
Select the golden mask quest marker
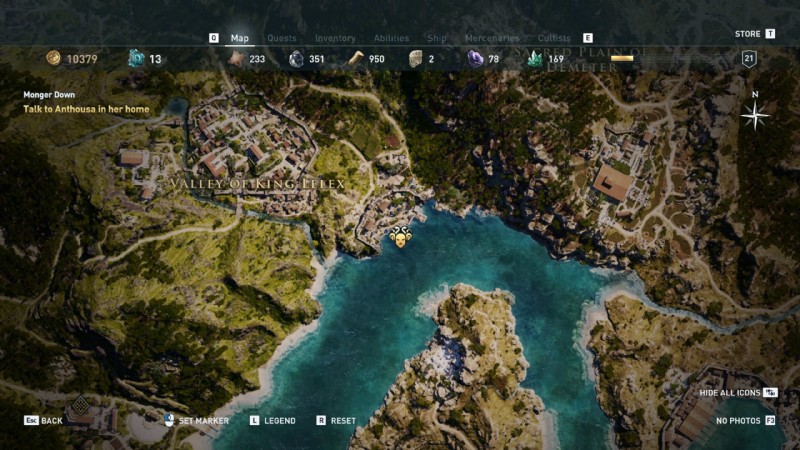coord(400,238)
